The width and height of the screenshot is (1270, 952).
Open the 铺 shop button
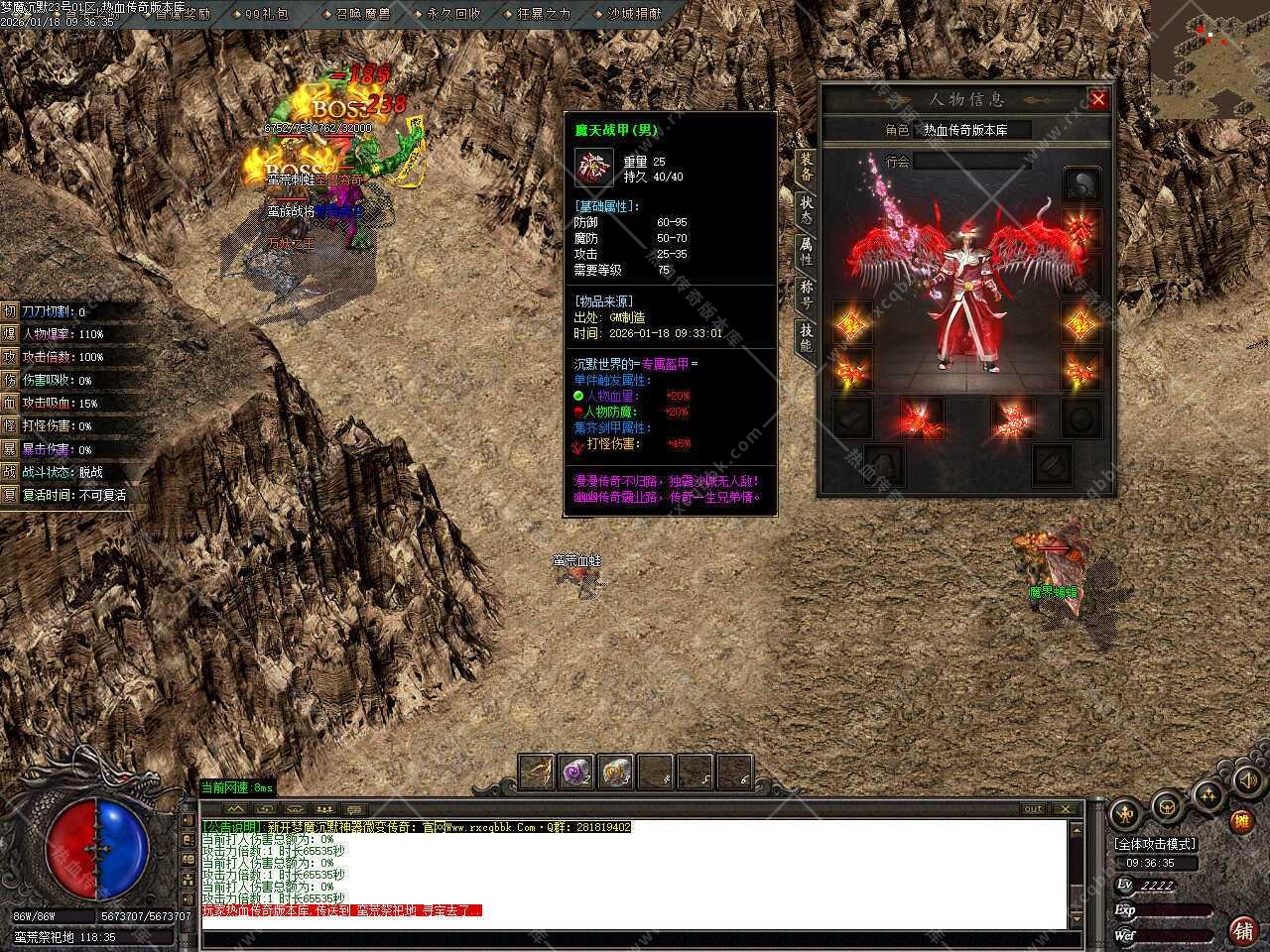coord(1241,930)
